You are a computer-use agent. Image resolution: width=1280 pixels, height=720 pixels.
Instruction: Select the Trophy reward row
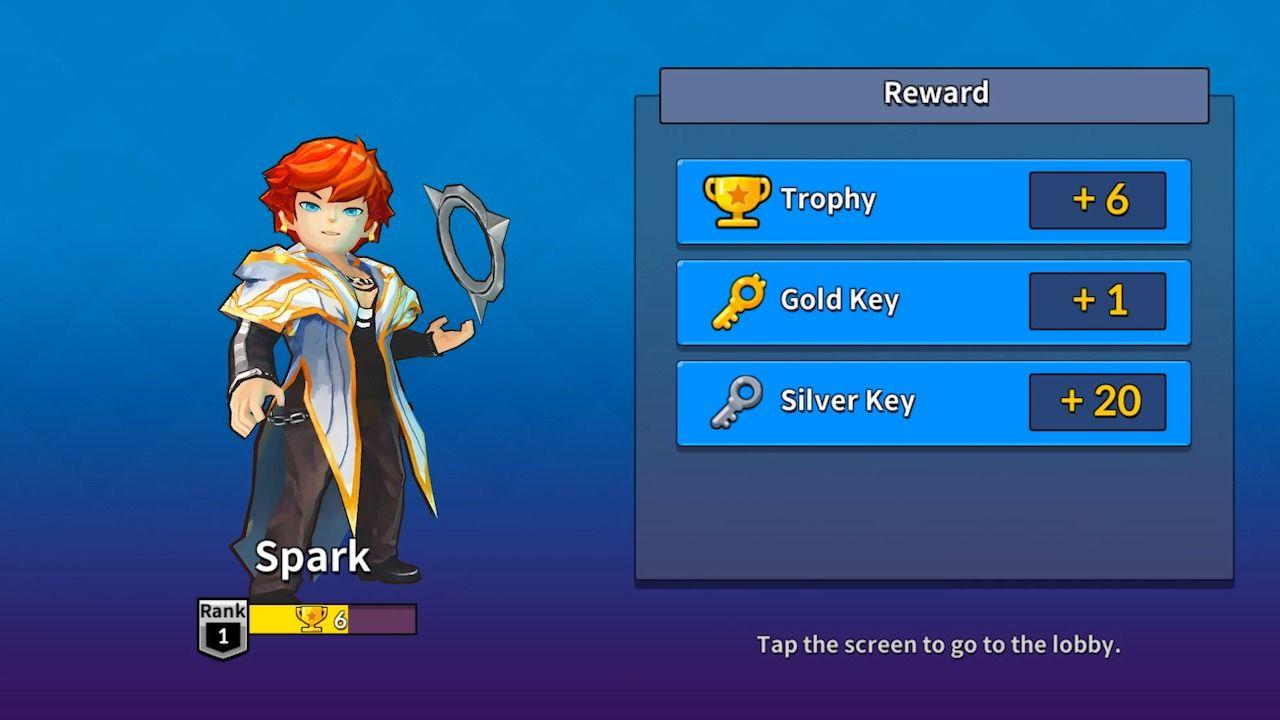[933, 201]
